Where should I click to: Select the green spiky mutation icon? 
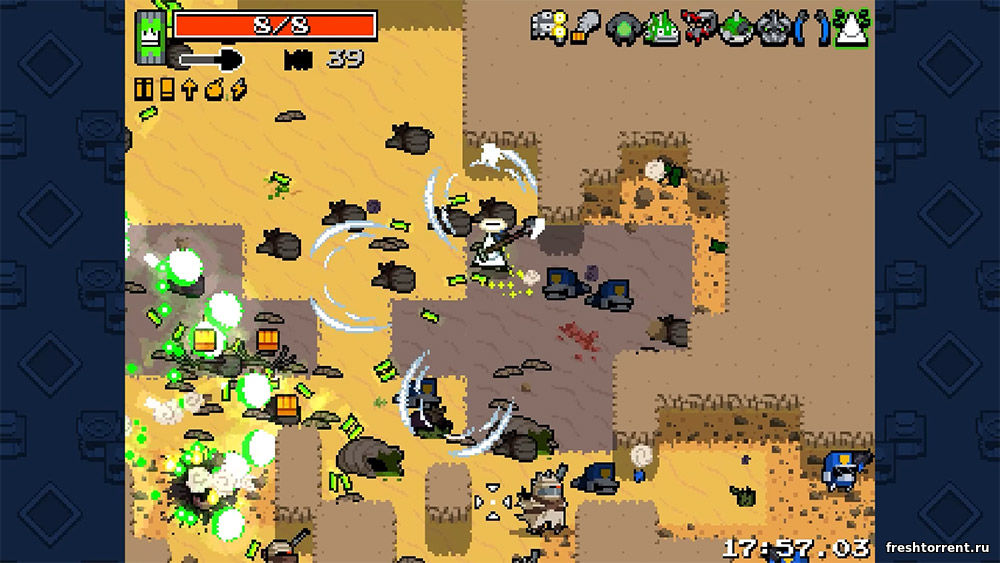click(660, 26)
